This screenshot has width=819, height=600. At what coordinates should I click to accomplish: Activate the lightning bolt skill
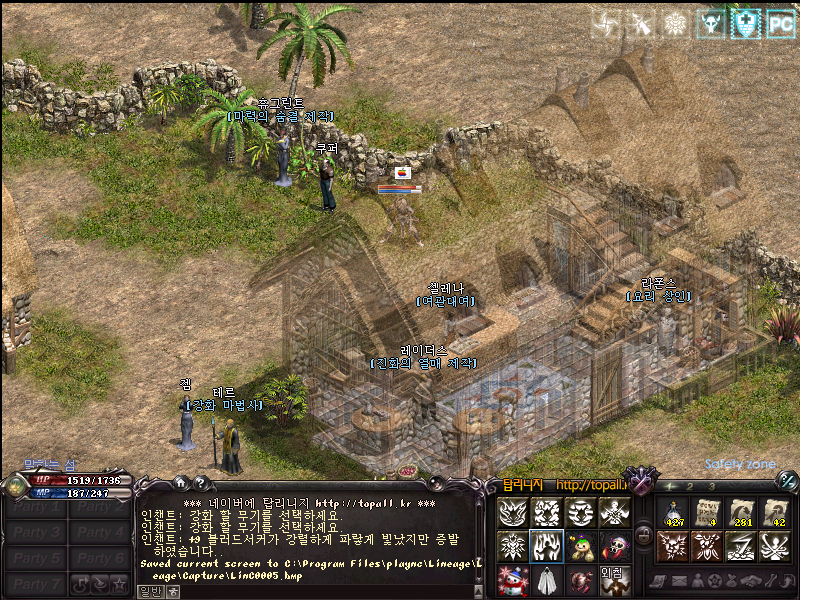pos(742,546)
